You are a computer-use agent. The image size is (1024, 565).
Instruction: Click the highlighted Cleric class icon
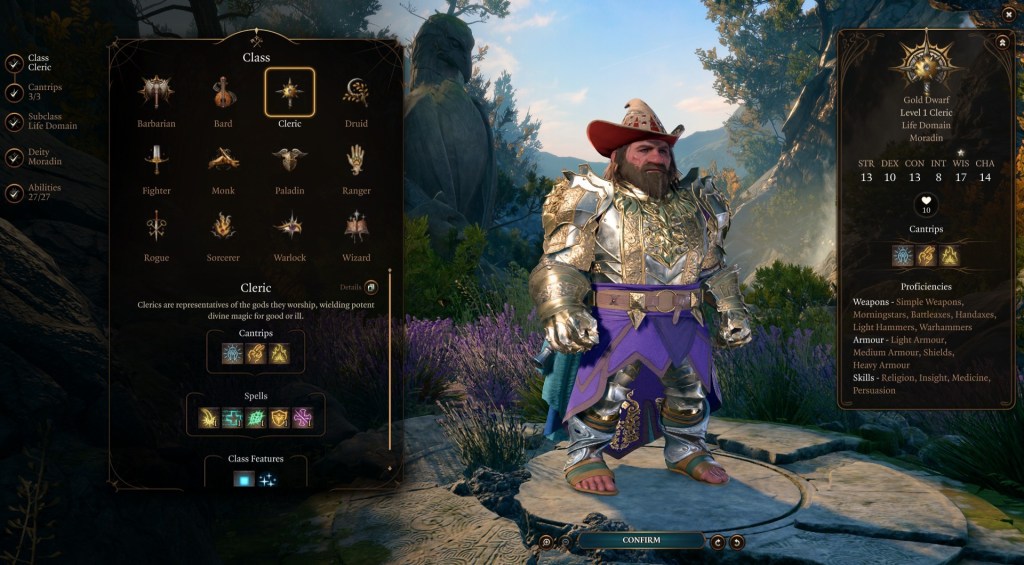[x=290, y=93]
